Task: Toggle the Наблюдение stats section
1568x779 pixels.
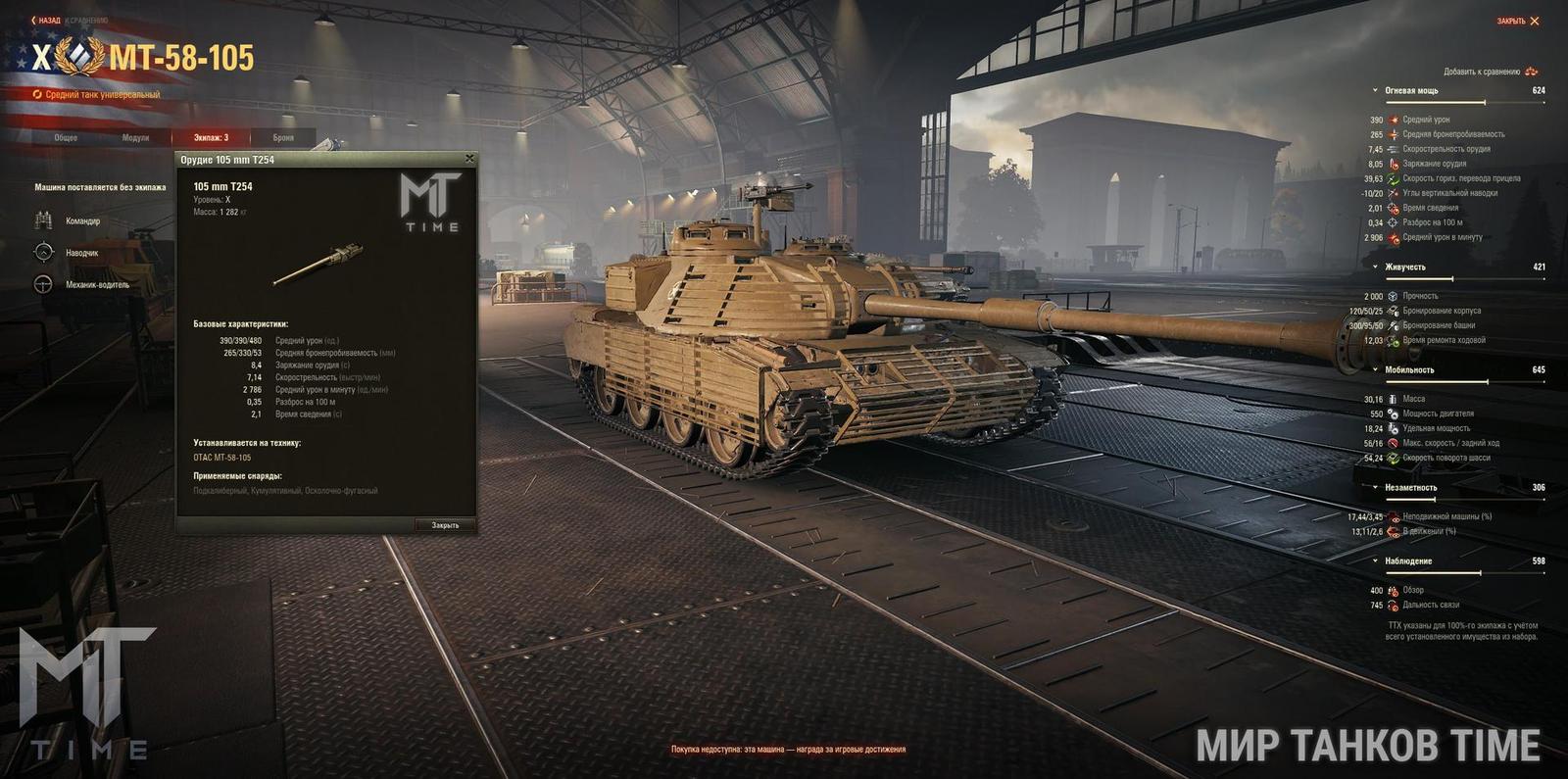Action: click(1407, 561)
